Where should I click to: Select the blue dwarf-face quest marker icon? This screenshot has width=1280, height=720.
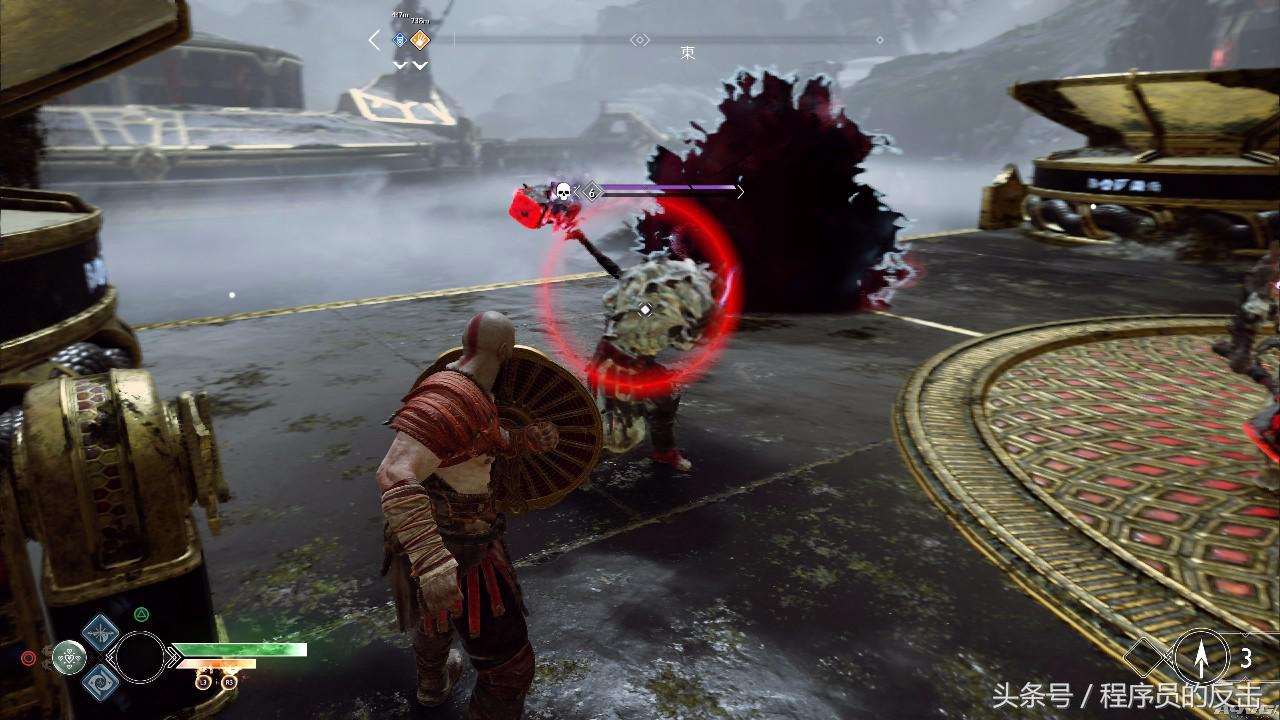[x=399, y=39]
